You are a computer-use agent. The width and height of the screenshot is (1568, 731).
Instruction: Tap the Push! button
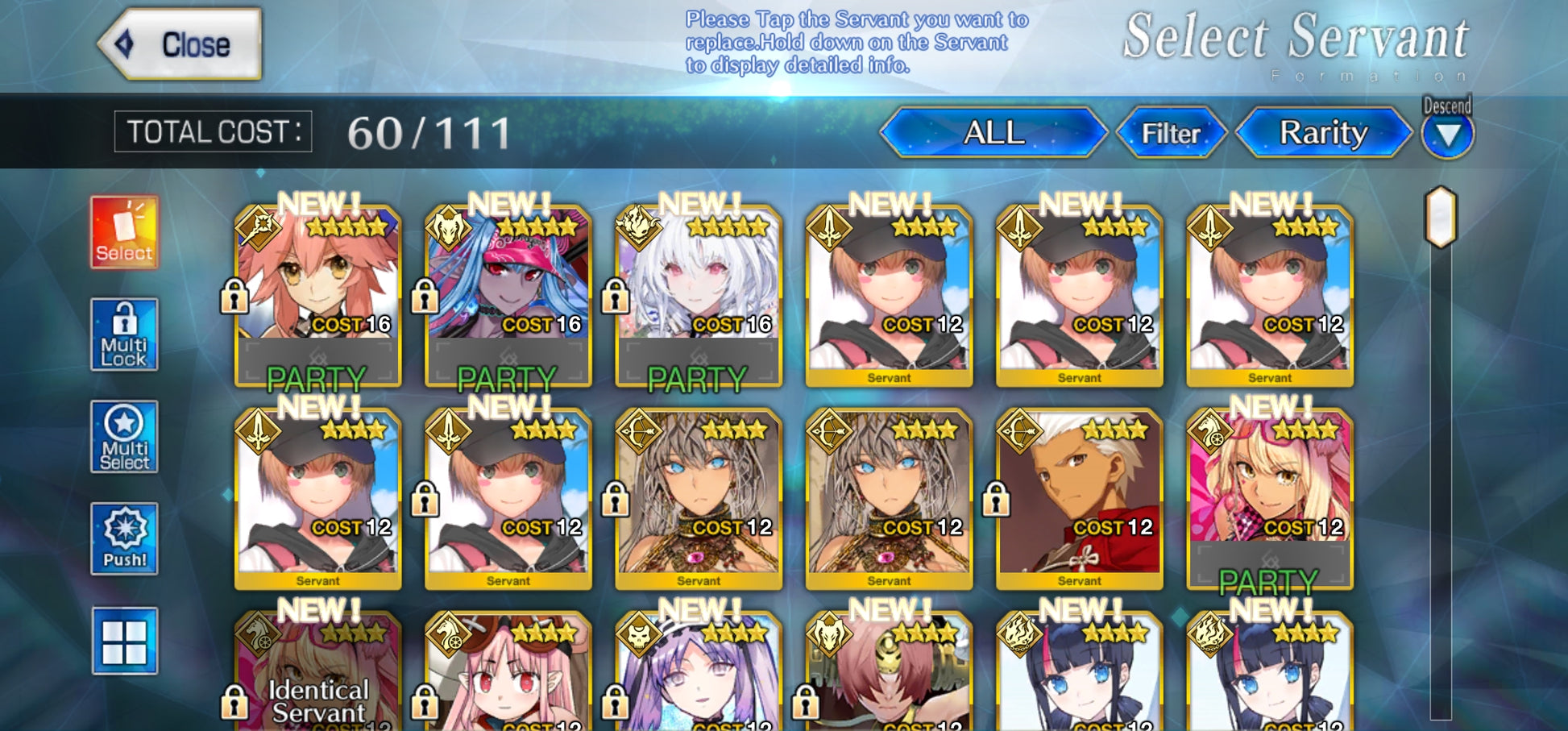tap(124, 538)
